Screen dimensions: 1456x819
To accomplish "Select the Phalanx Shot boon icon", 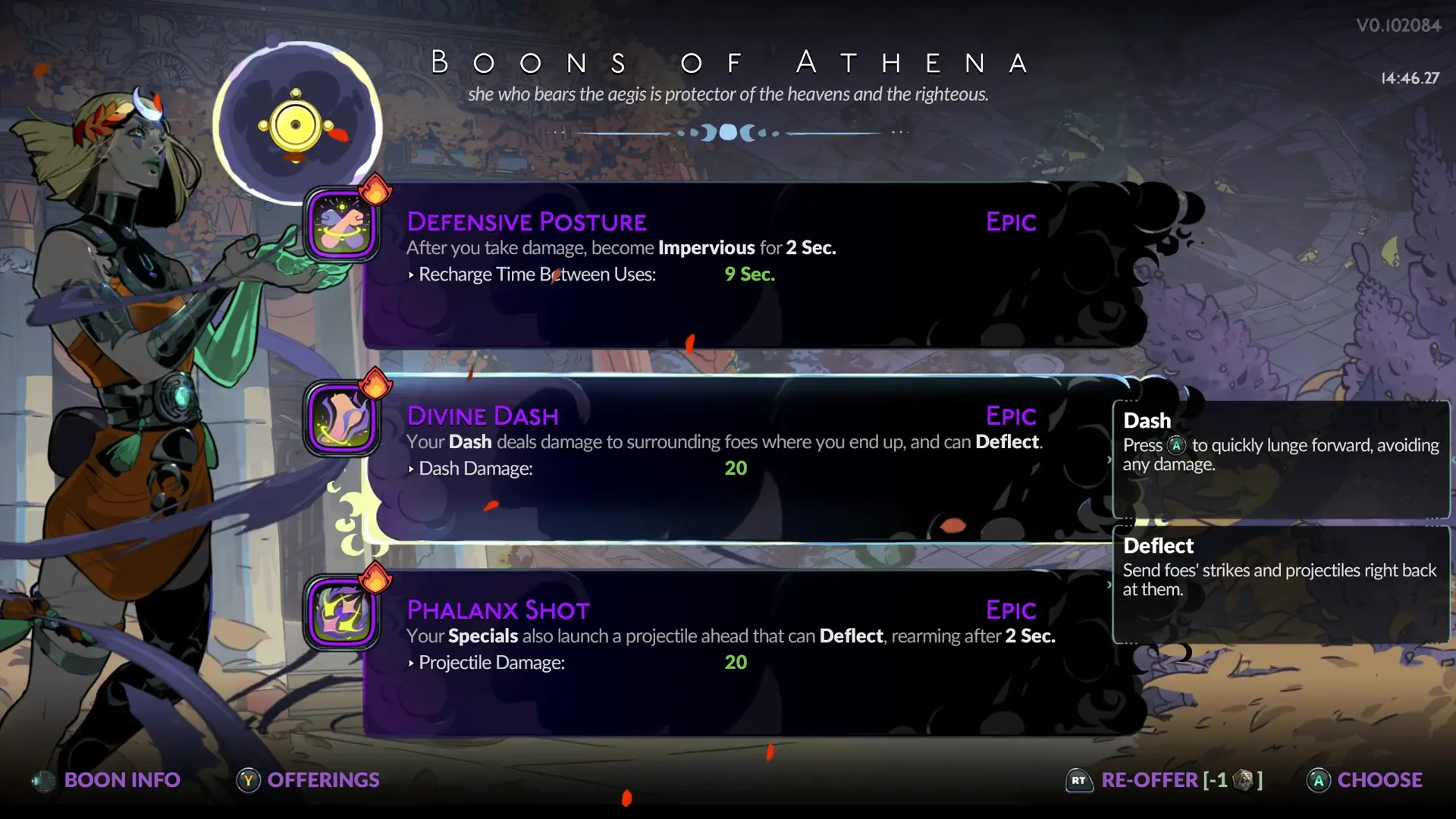I will (343, 613).
